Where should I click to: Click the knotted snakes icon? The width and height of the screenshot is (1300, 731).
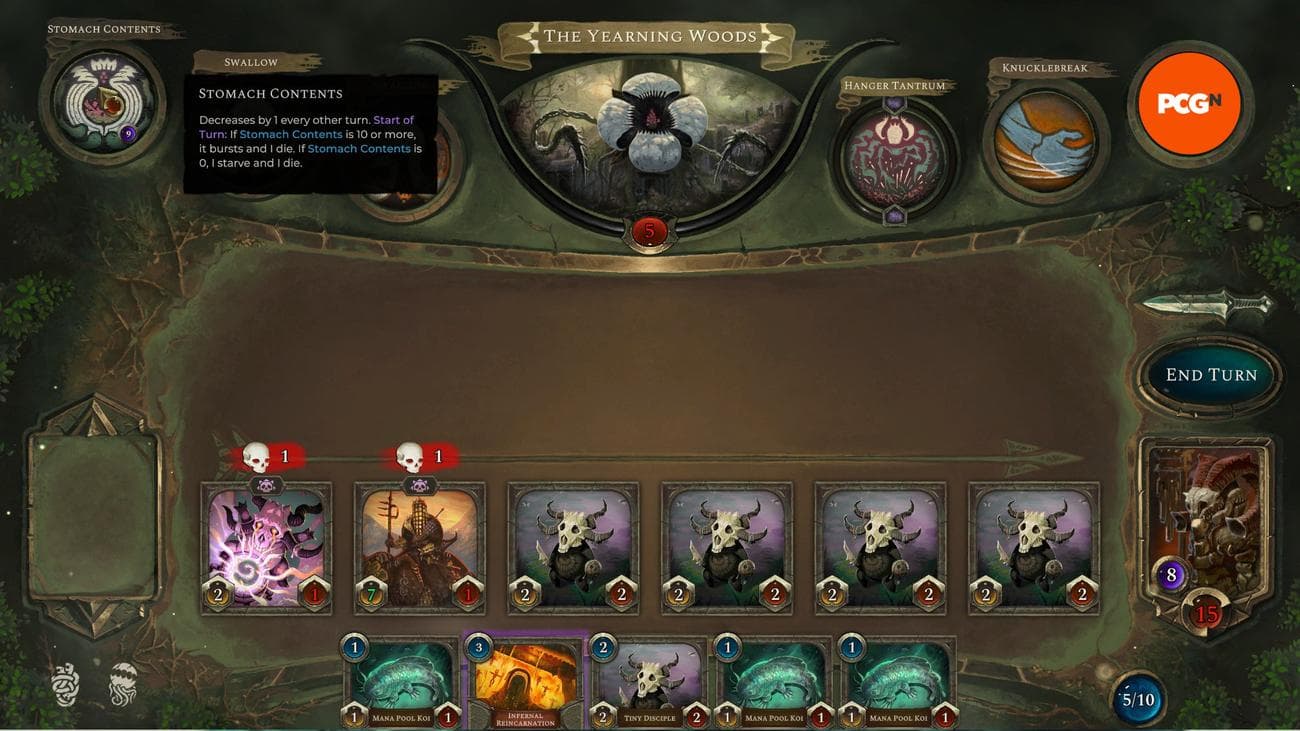click(x=66, y=684)
